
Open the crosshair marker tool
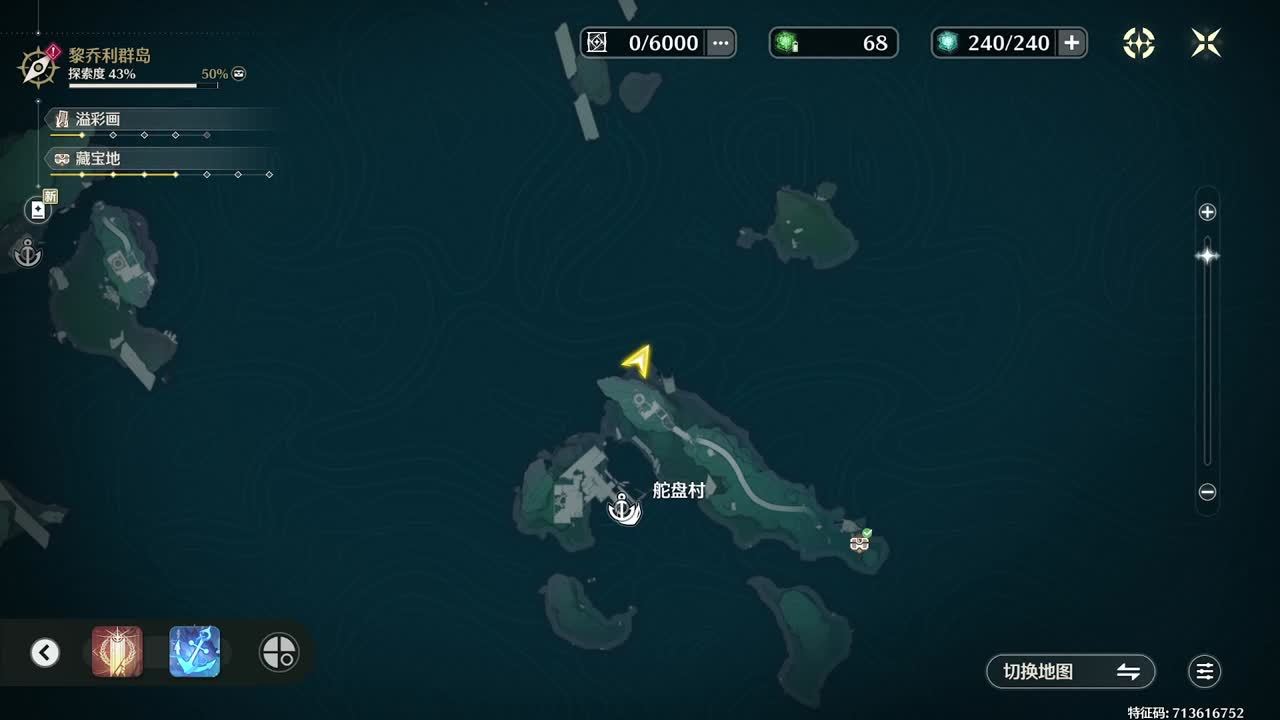[278, 653]
